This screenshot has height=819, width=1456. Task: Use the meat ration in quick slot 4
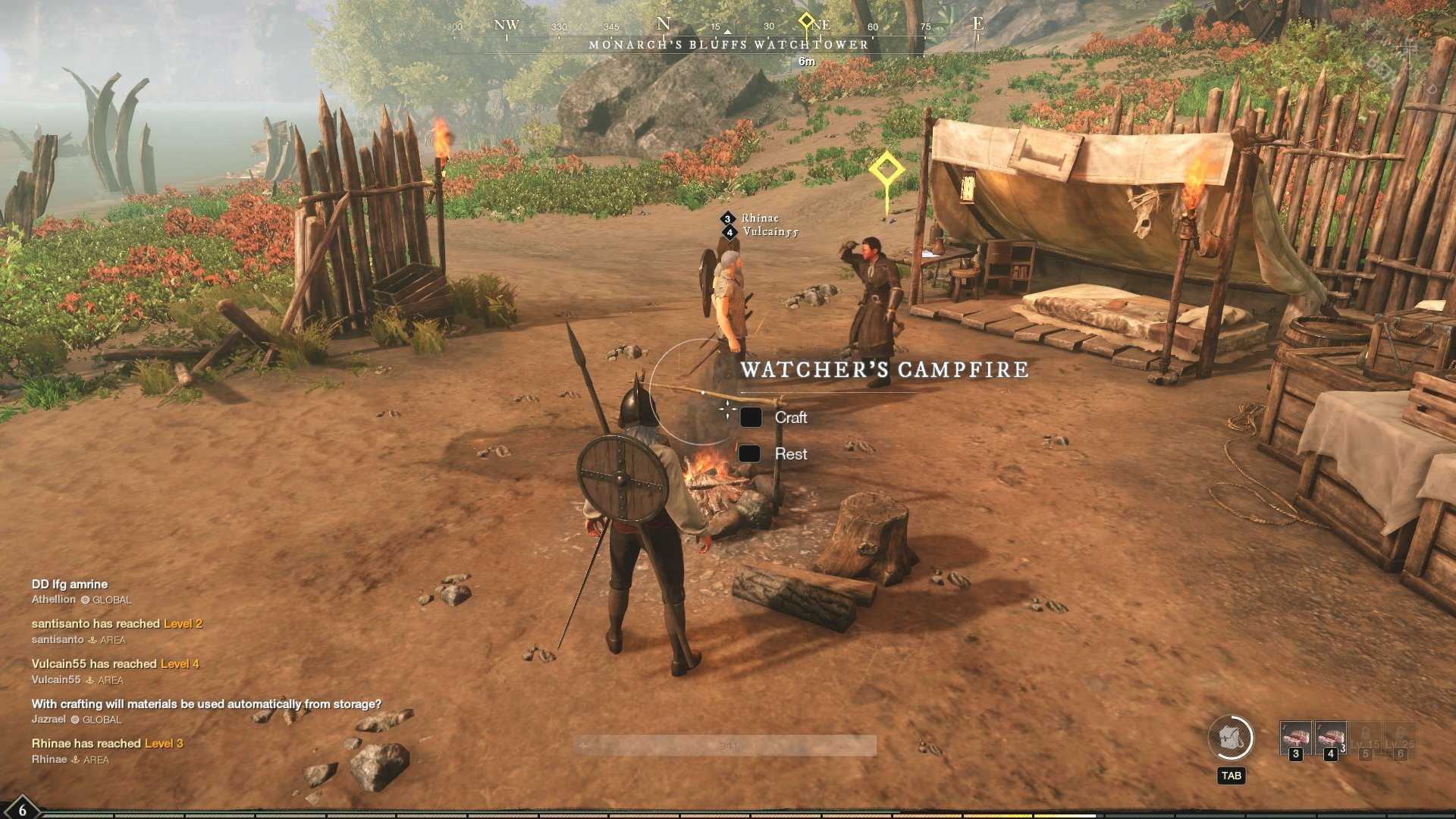pos(1330,739)
